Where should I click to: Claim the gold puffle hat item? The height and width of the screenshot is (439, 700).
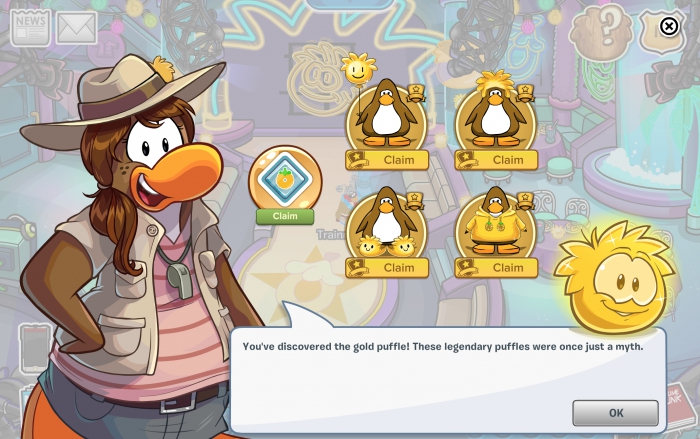[507, 160]
